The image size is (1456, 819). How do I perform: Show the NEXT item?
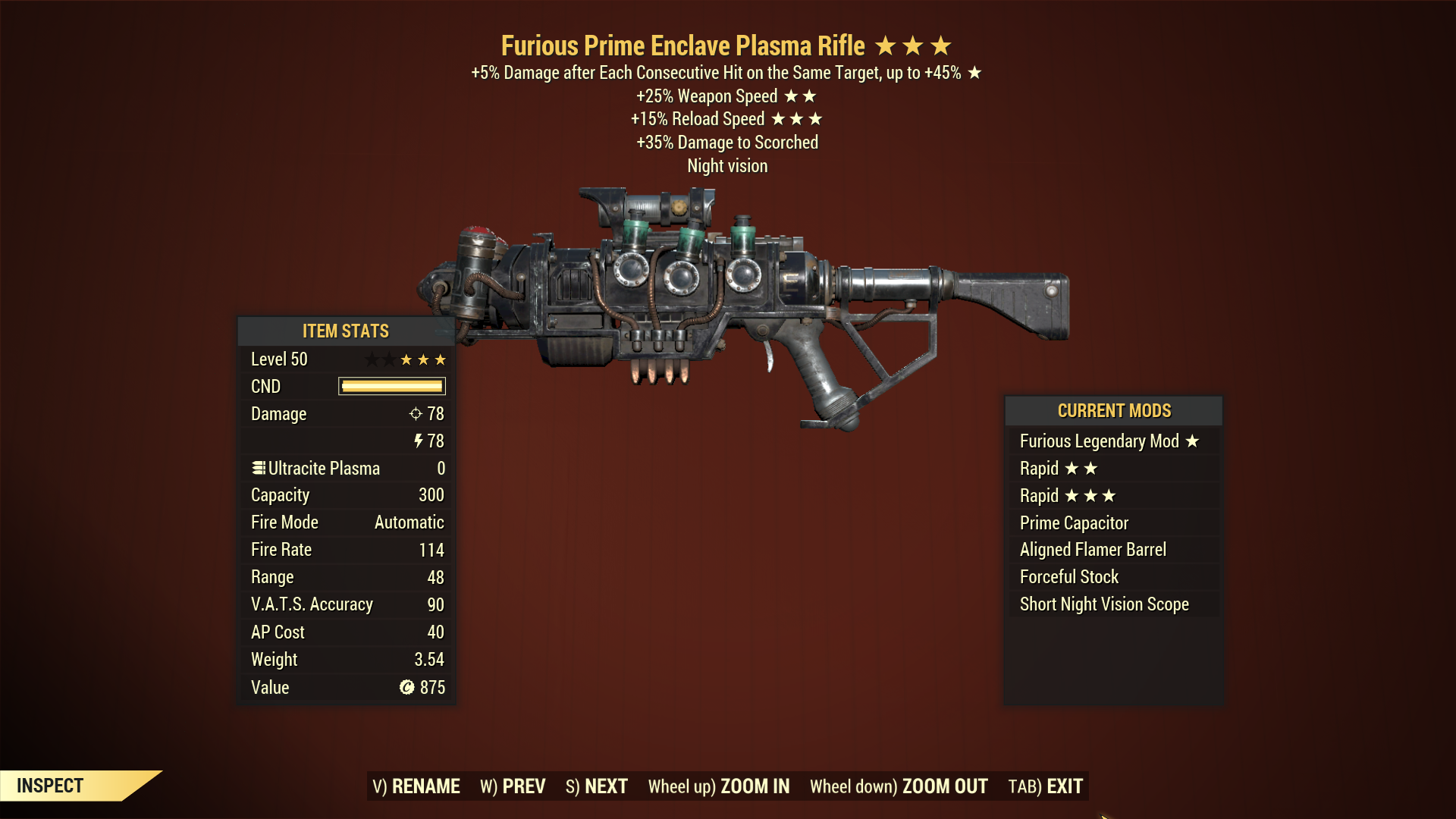[x=597, y=786]
